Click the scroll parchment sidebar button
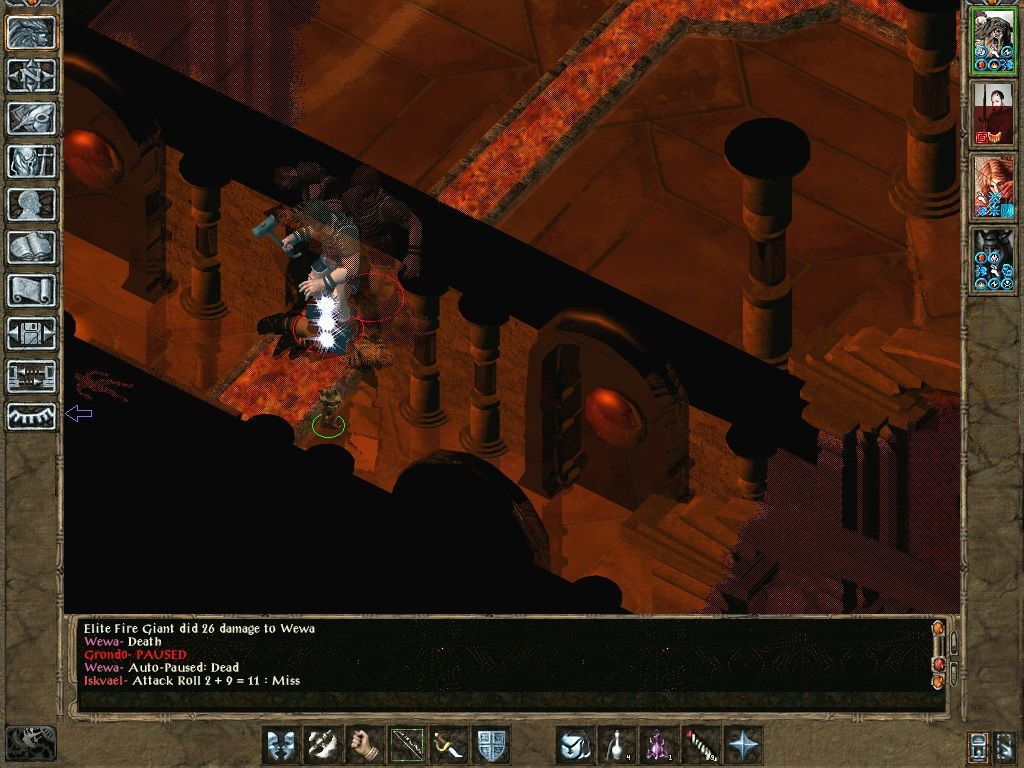 (31, 290)
